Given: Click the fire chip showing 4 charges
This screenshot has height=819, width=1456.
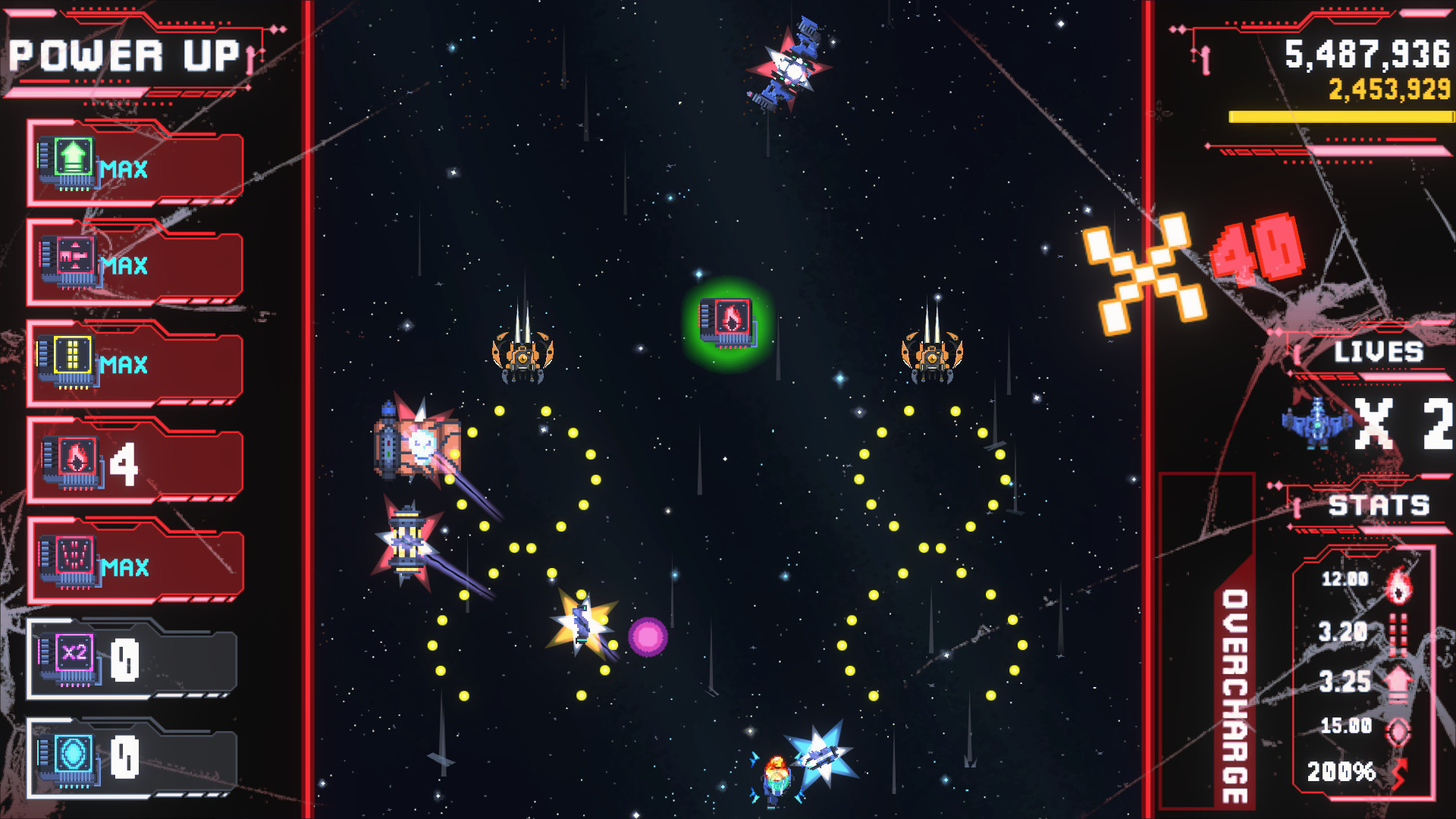Looking at the screenshot, I should pos(74,456).
